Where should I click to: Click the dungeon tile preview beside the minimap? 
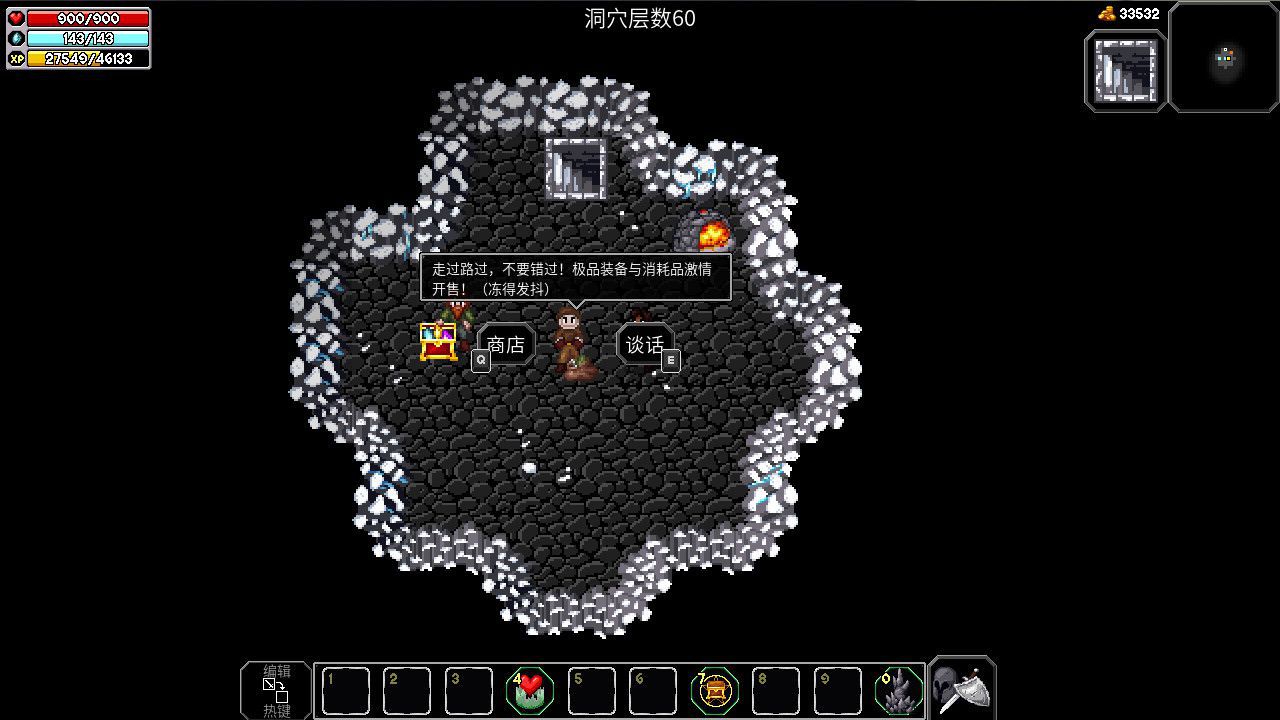click(x=1125, y=70)
